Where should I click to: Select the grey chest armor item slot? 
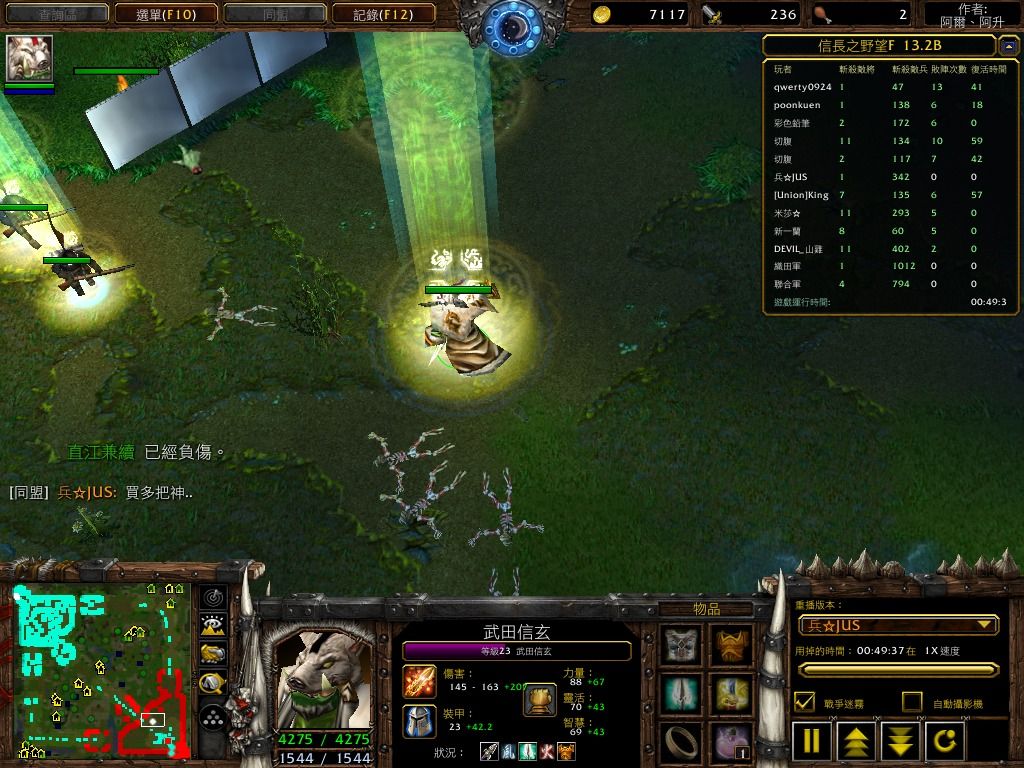point(682,645)
